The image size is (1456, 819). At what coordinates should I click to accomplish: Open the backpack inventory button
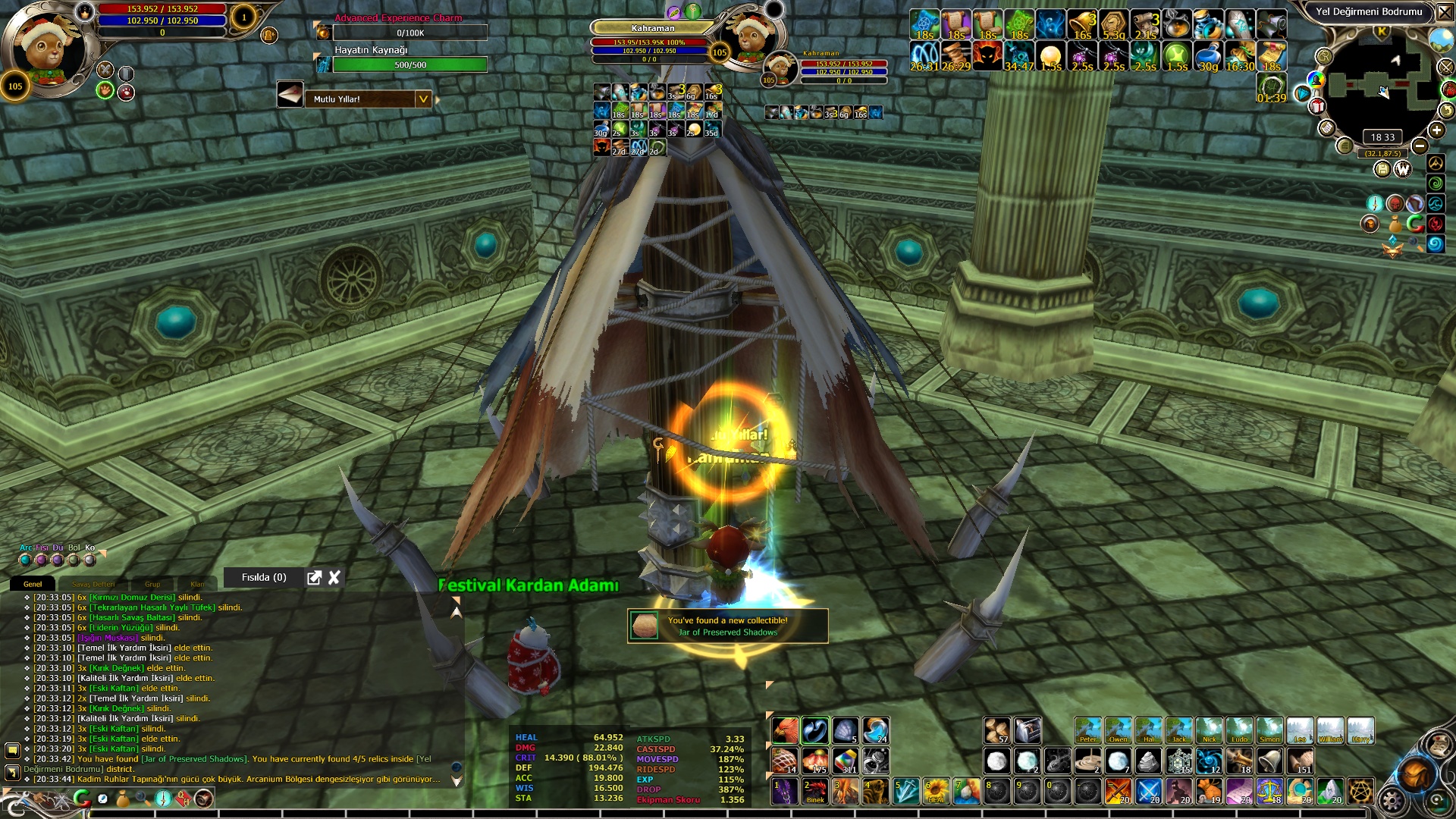1415,773
